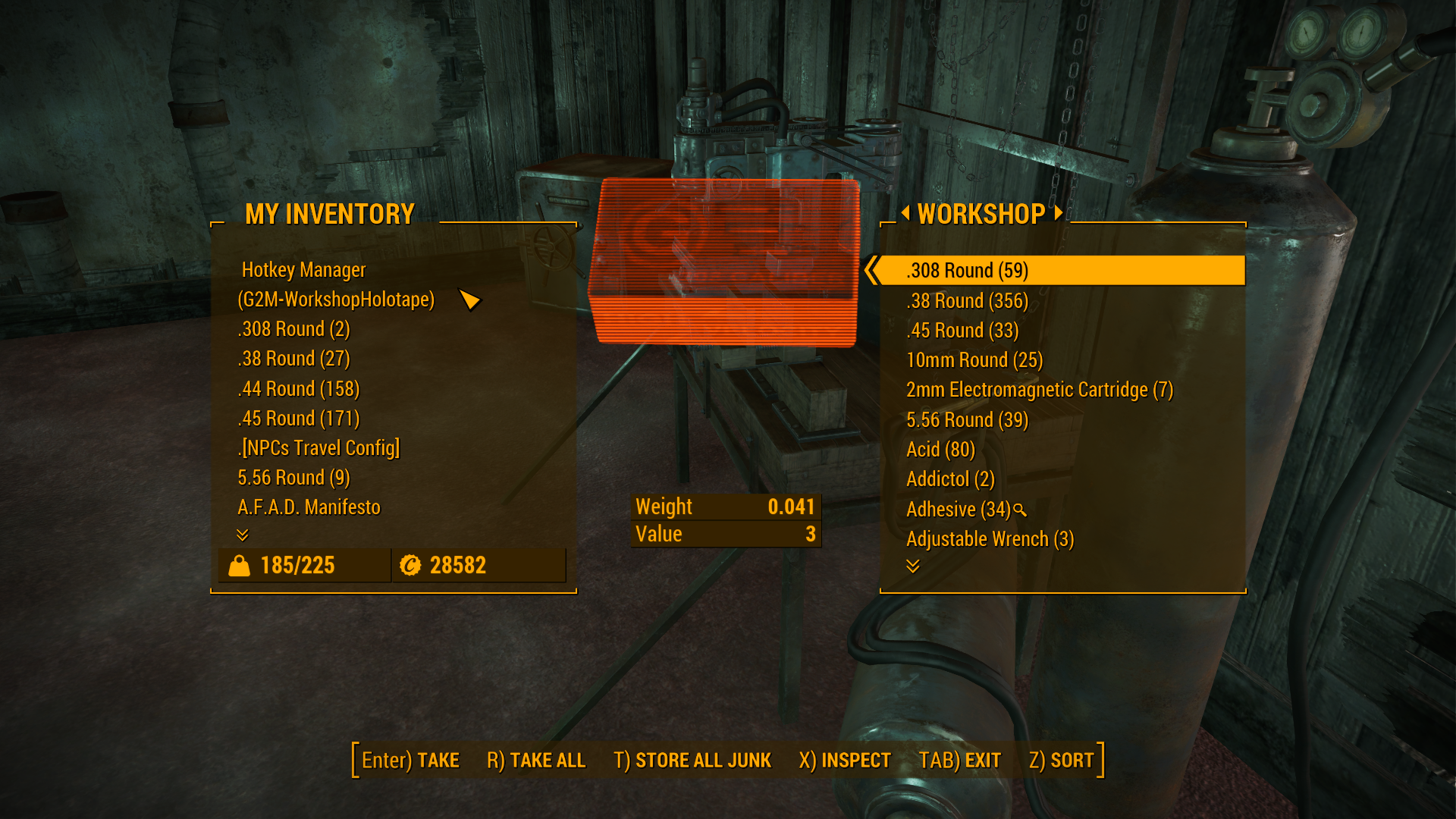The width and height of the screenshot is (1456, 819).
Task: Choose Hotkey Manager in My Inventory
Action: 303,270
